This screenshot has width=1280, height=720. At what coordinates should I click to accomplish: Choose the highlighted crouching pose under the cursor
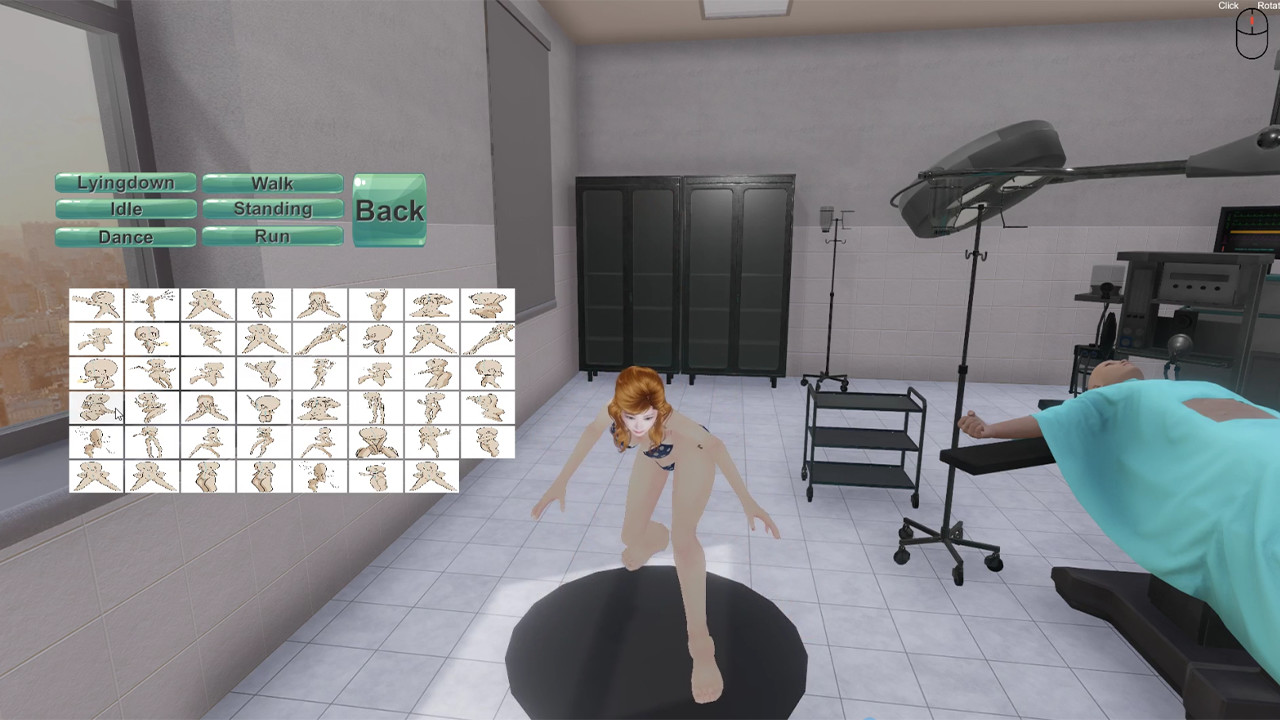(96, 407)
